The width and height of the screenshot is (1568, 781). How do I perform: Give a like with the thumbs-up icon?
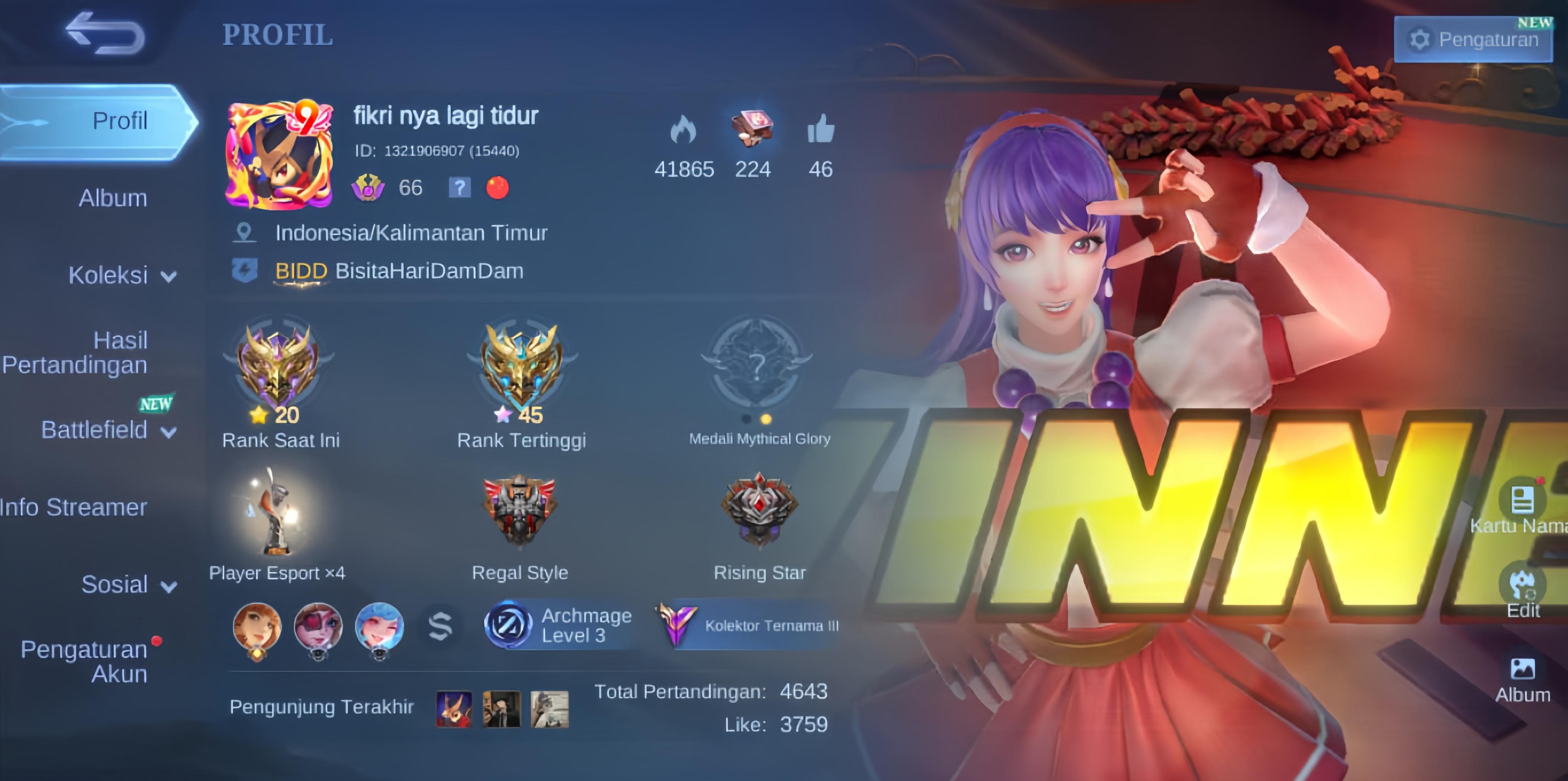pyautogui.click(x=820, y=130)
